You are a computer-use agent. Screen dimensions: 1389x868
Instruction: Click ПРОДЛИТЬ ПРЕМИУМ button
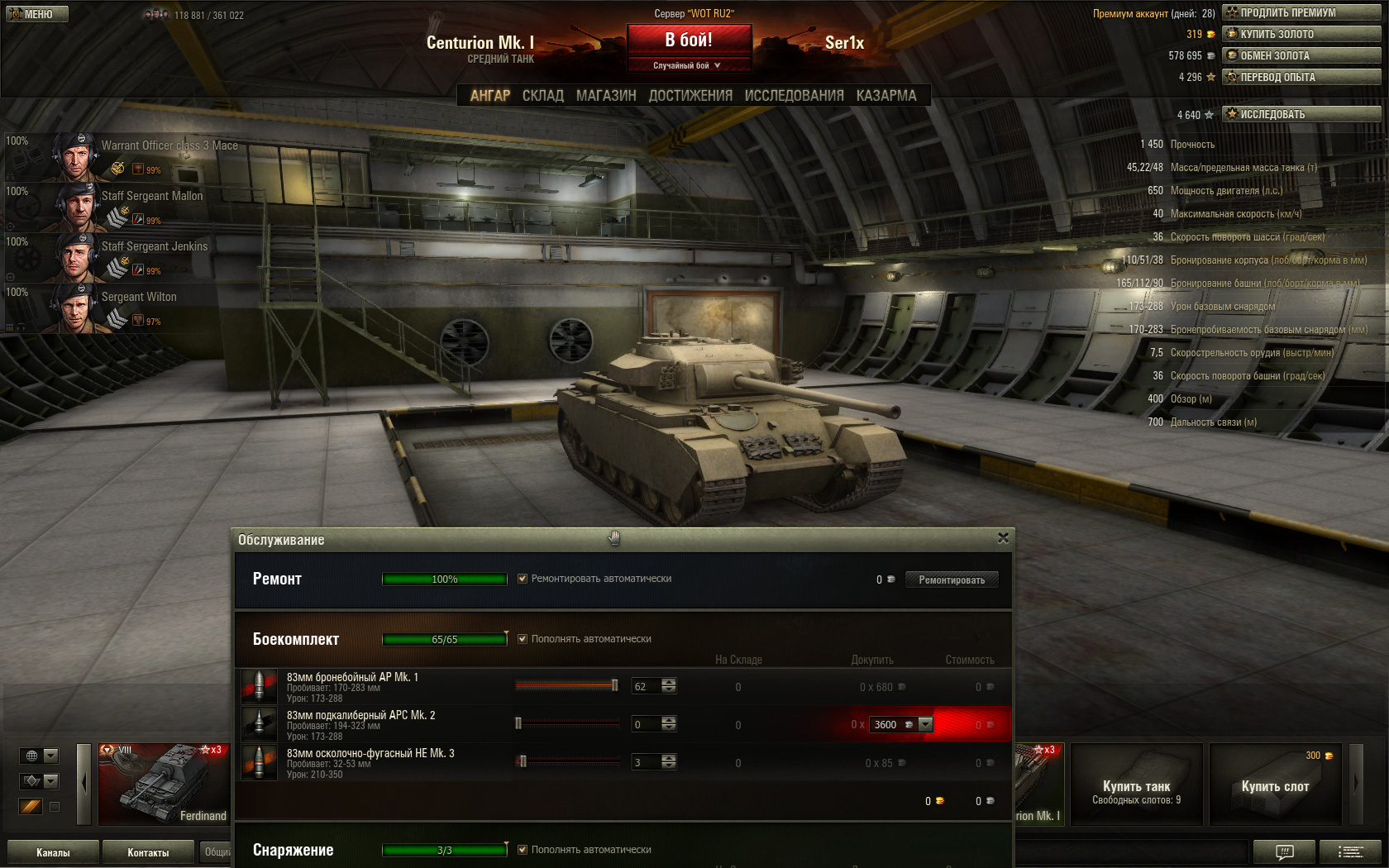coord(1301,12)
